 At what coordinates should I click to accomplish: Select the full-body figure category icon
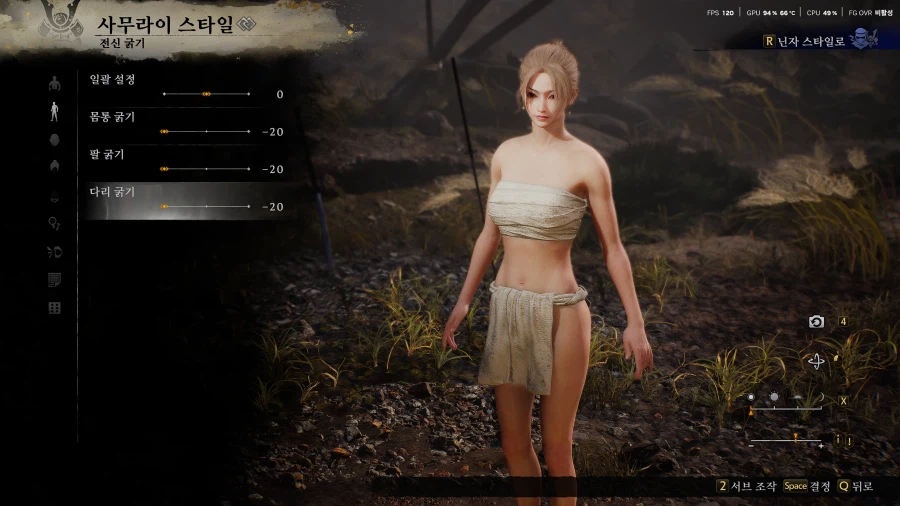[54, 111]
